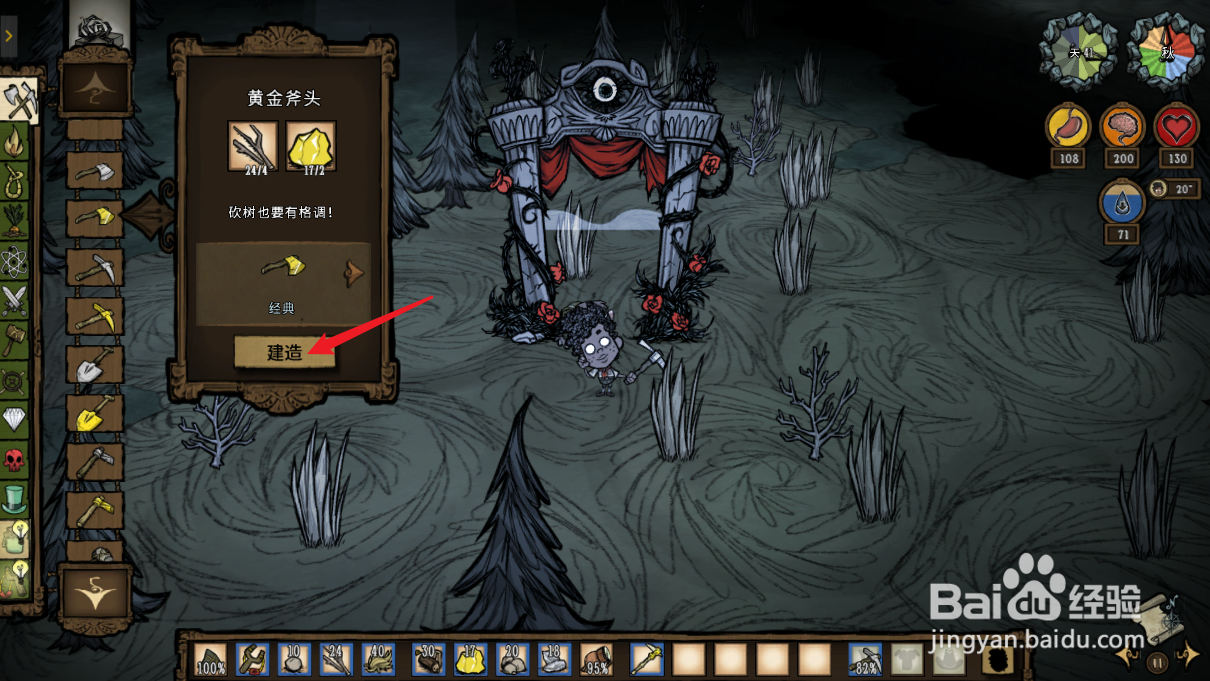Click the twigs ingredient icon
The width and height of the screenshot is (1210, 681).
point(253,146)
